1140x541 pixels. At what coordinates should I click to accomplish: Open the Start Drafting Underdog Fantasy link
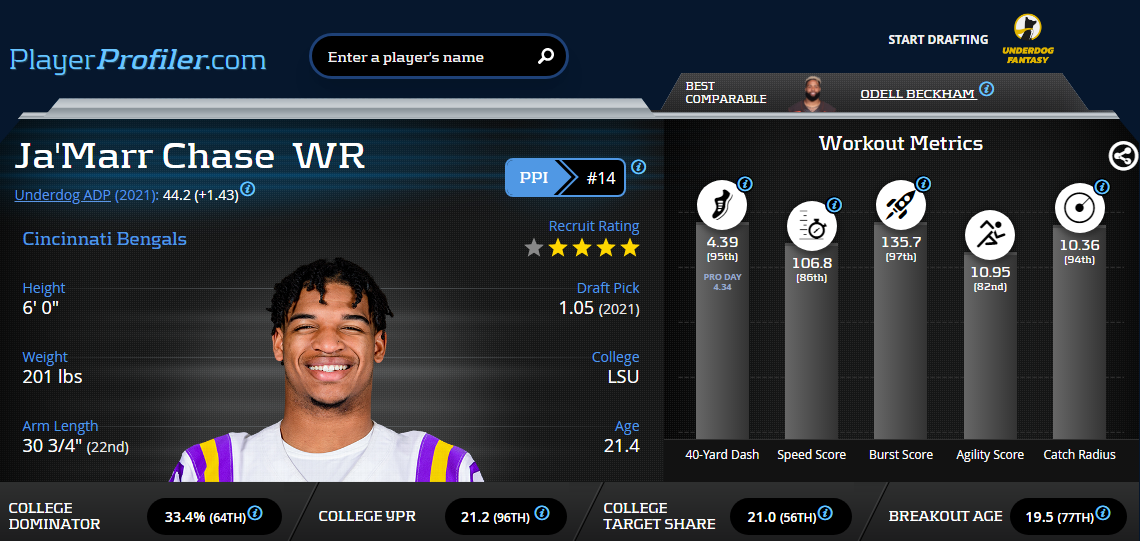[x=1027, y=40]
